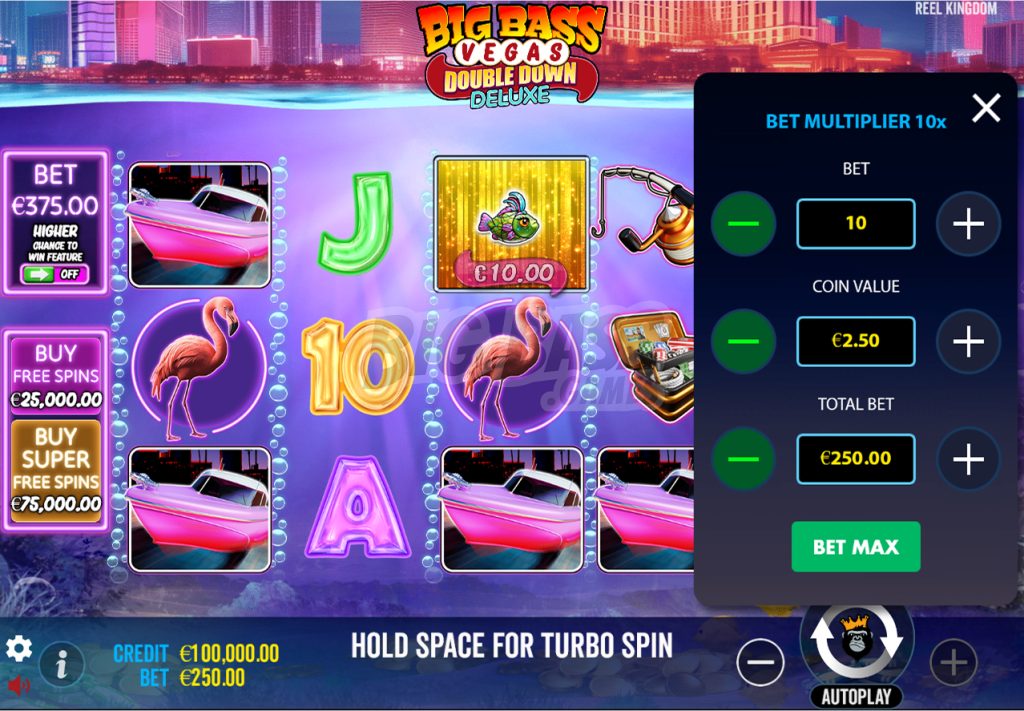Decrease the Bet value with minus
1024x711 pixels.
pos(743,224)
